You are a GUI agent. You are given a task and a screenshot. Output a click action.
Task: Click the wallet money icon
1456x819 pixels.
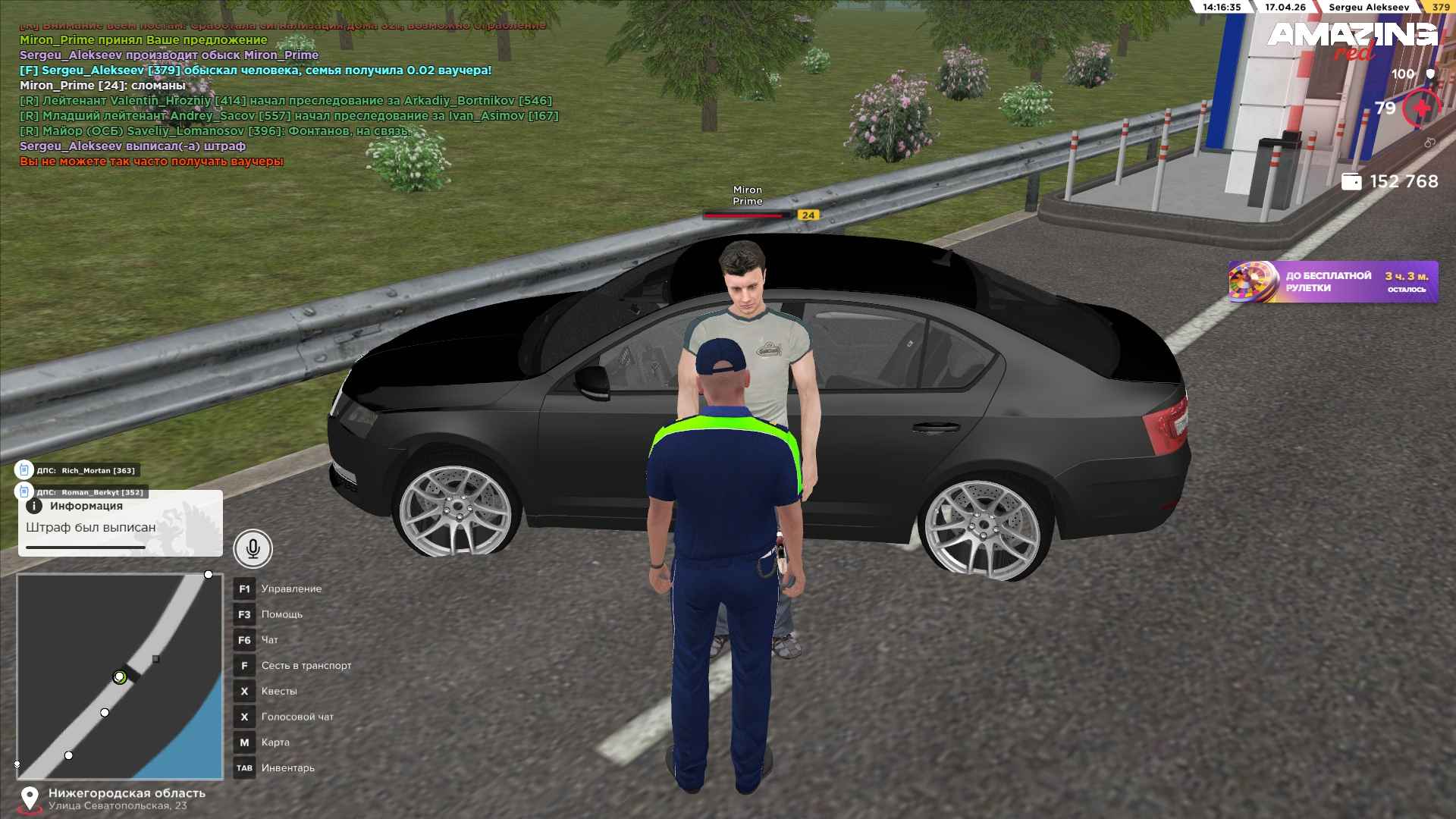pyautogui.click(x=1351, y=182)
